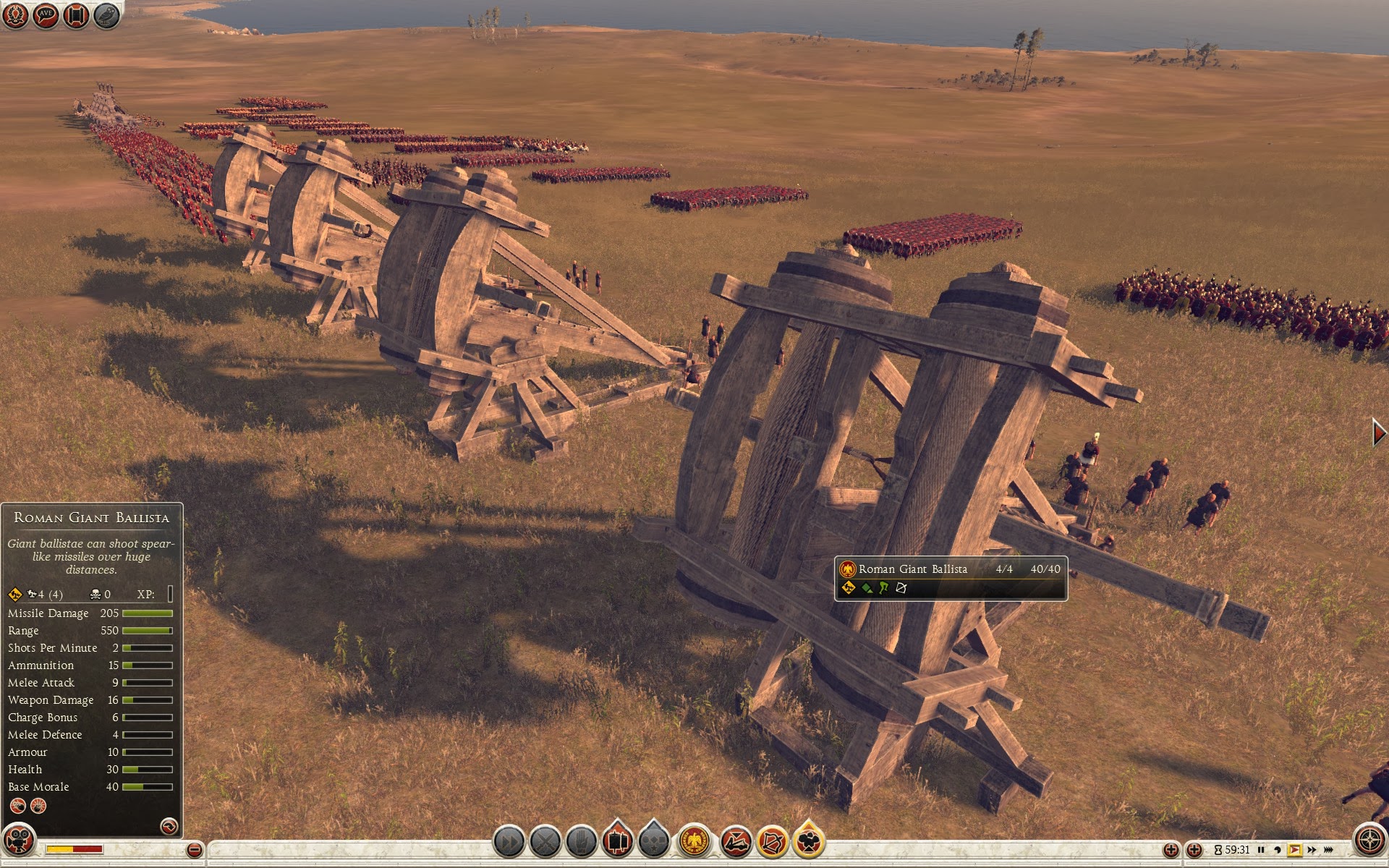Toggle the double-arrow run button
Screen dimensions: 1389x868
point(509,842)
